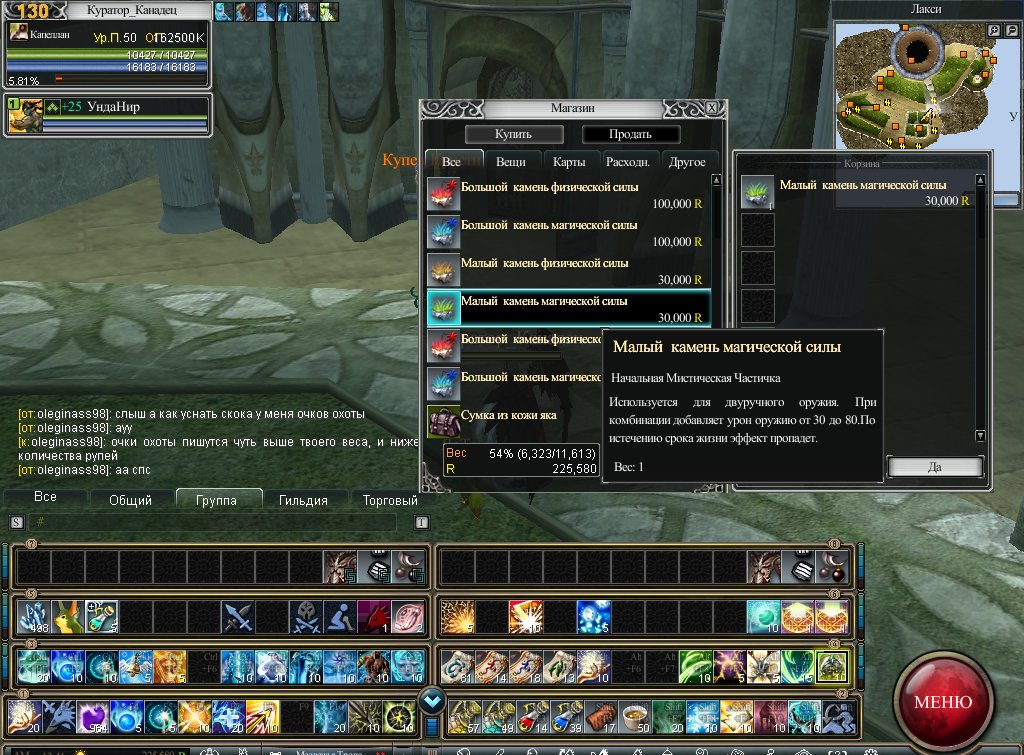Screen dimensions: 1024x755
Task: Confirm the cart with the Да button
Action: pos(934,467)
